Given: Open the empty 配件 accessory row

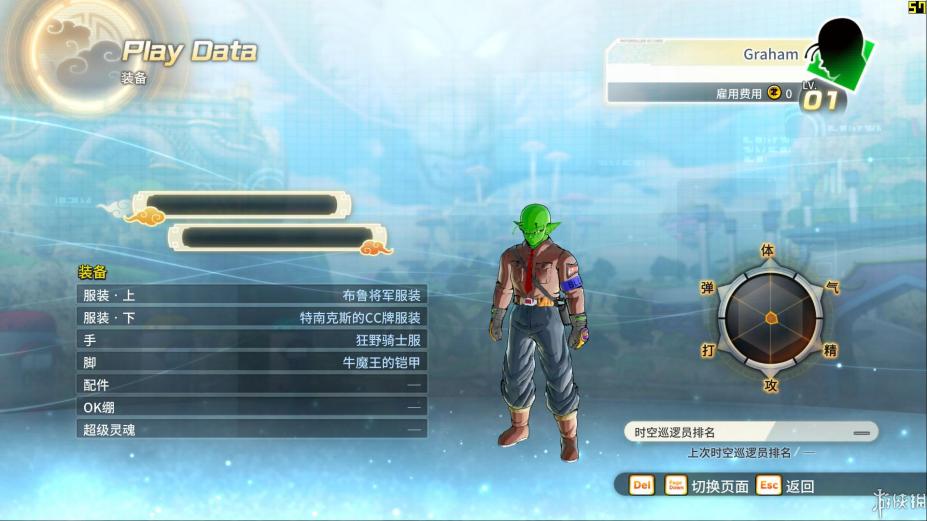Looking at the screenshot, I should (x=252, y=384).
